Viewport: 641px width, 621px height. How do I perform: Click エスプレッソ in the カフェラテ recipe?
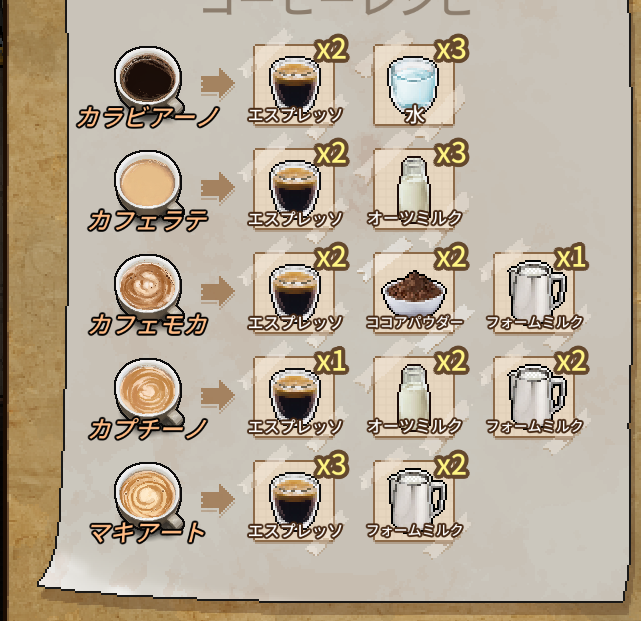(294, 187)
